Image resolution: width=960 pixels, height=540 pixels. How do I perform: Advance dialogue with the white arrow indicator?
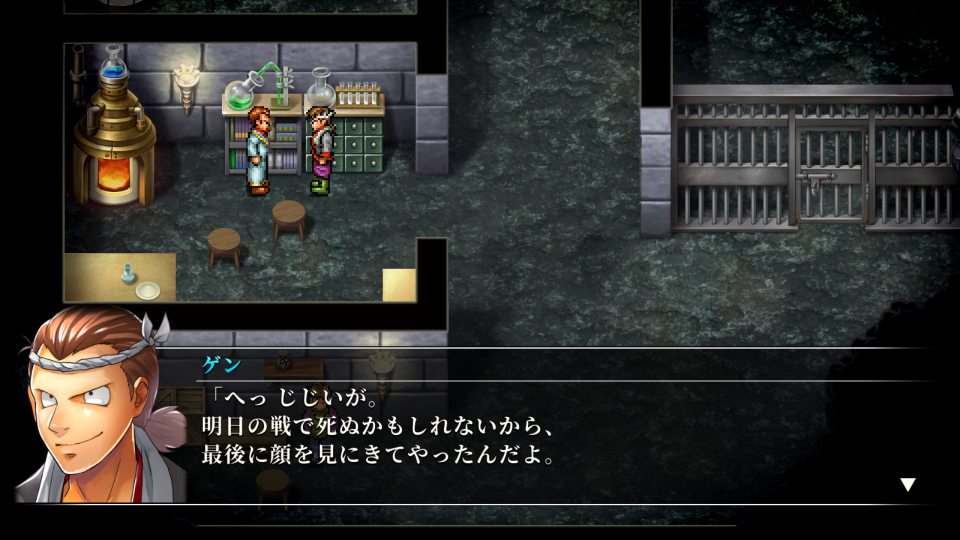[907, 485]
